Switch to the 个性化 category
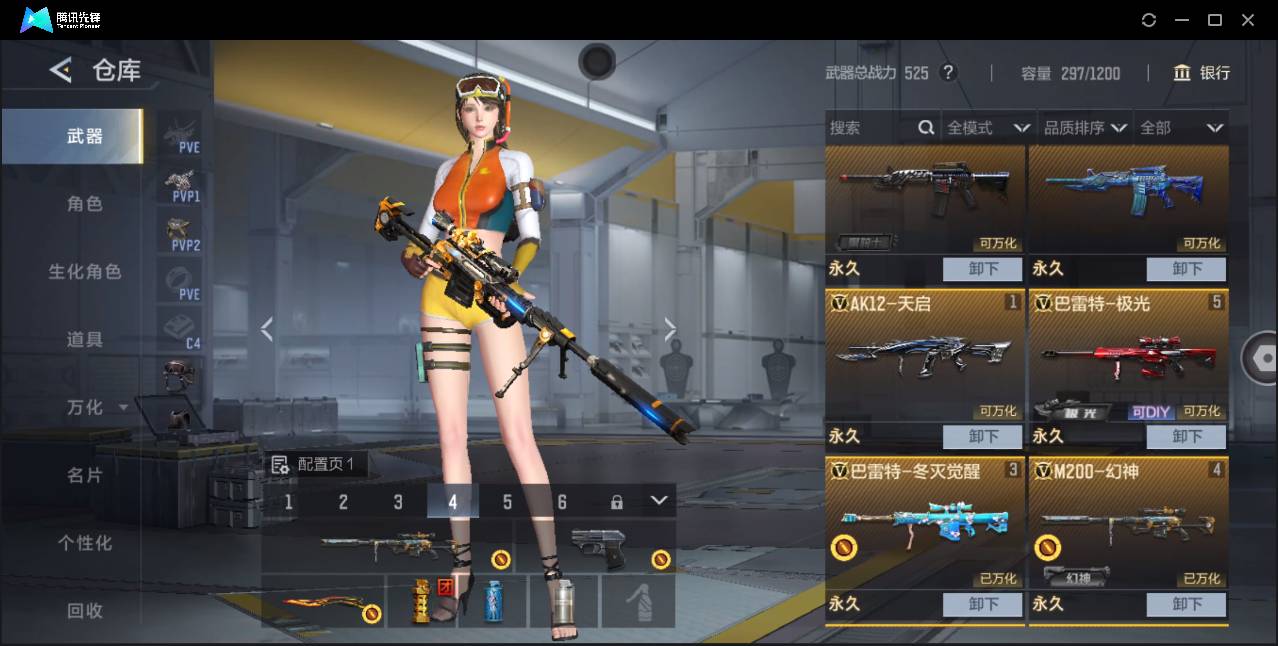Viewport: 1278px width, 646px height. [x=84, y=543]
